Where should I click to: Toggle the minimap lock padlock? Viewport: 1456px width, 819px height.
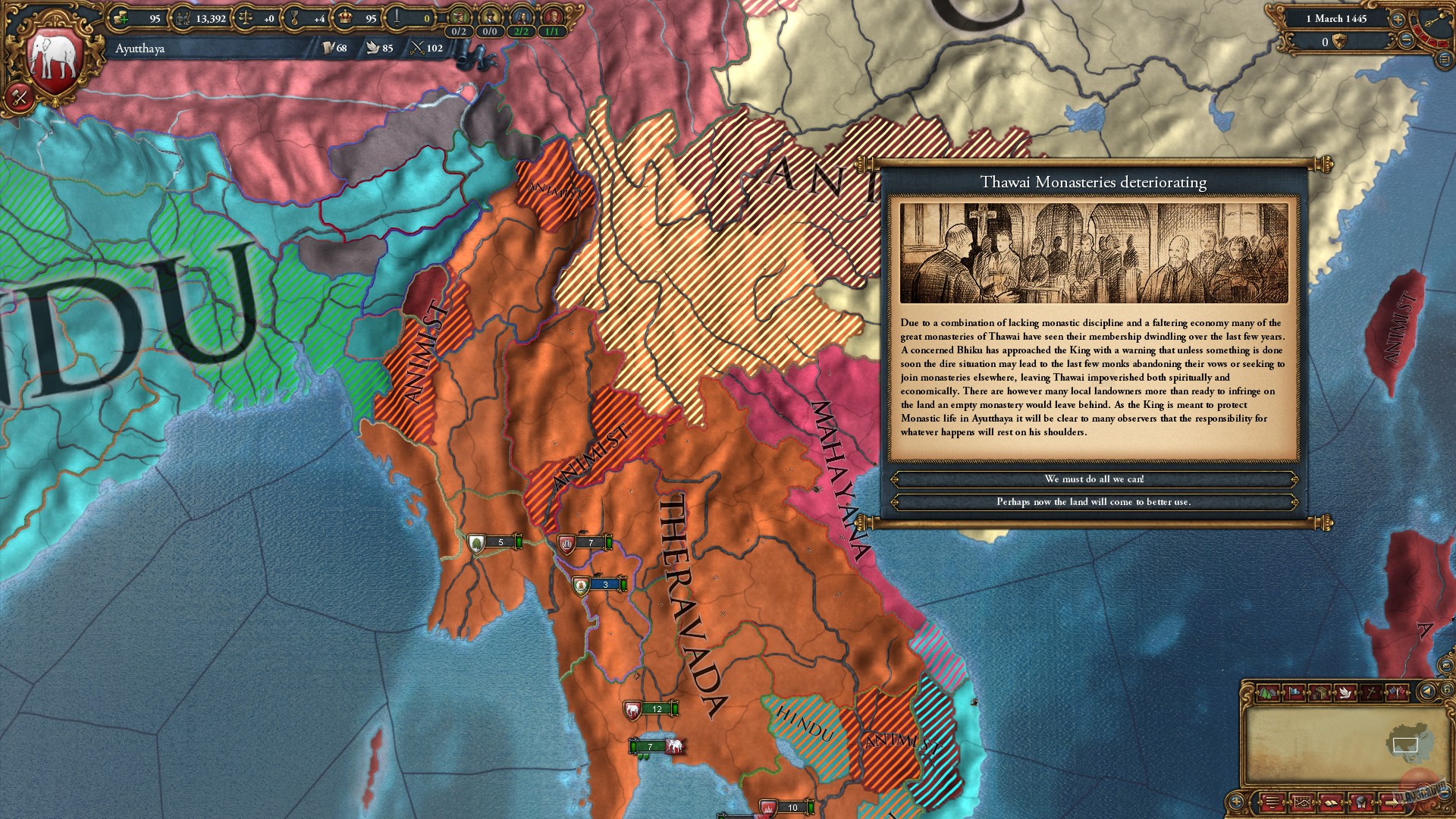click(1448, 689)
